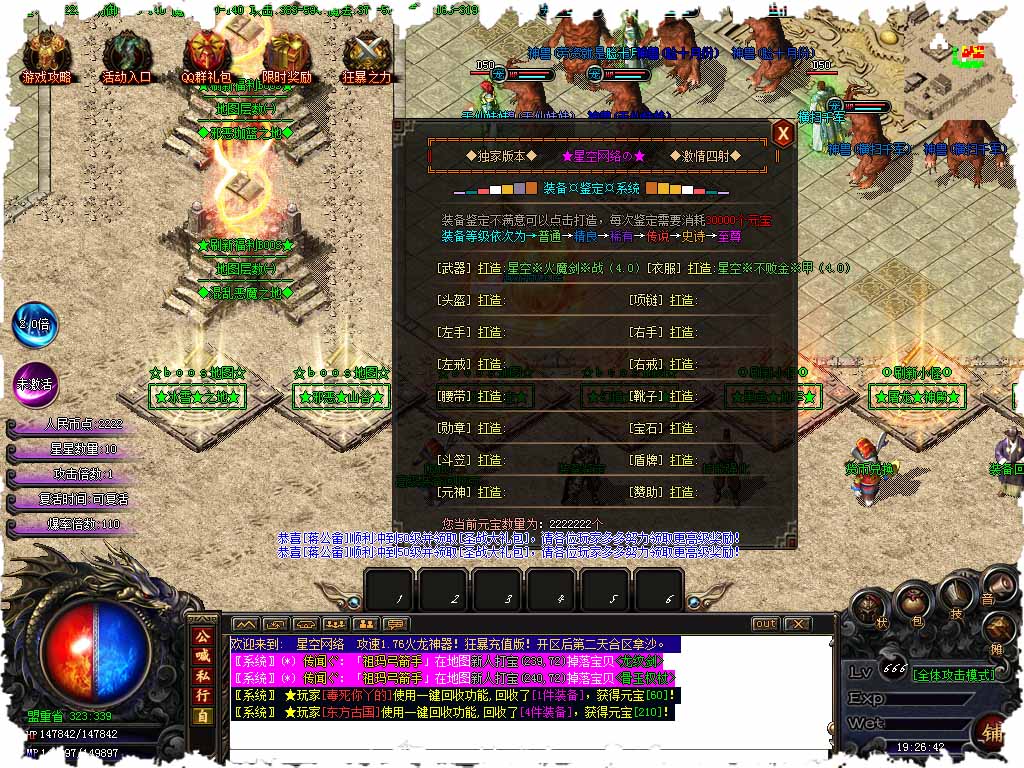Click 打造 for the gem (宝石)
This screenshot has width=1024, height=768.
[x=682, y=428]
